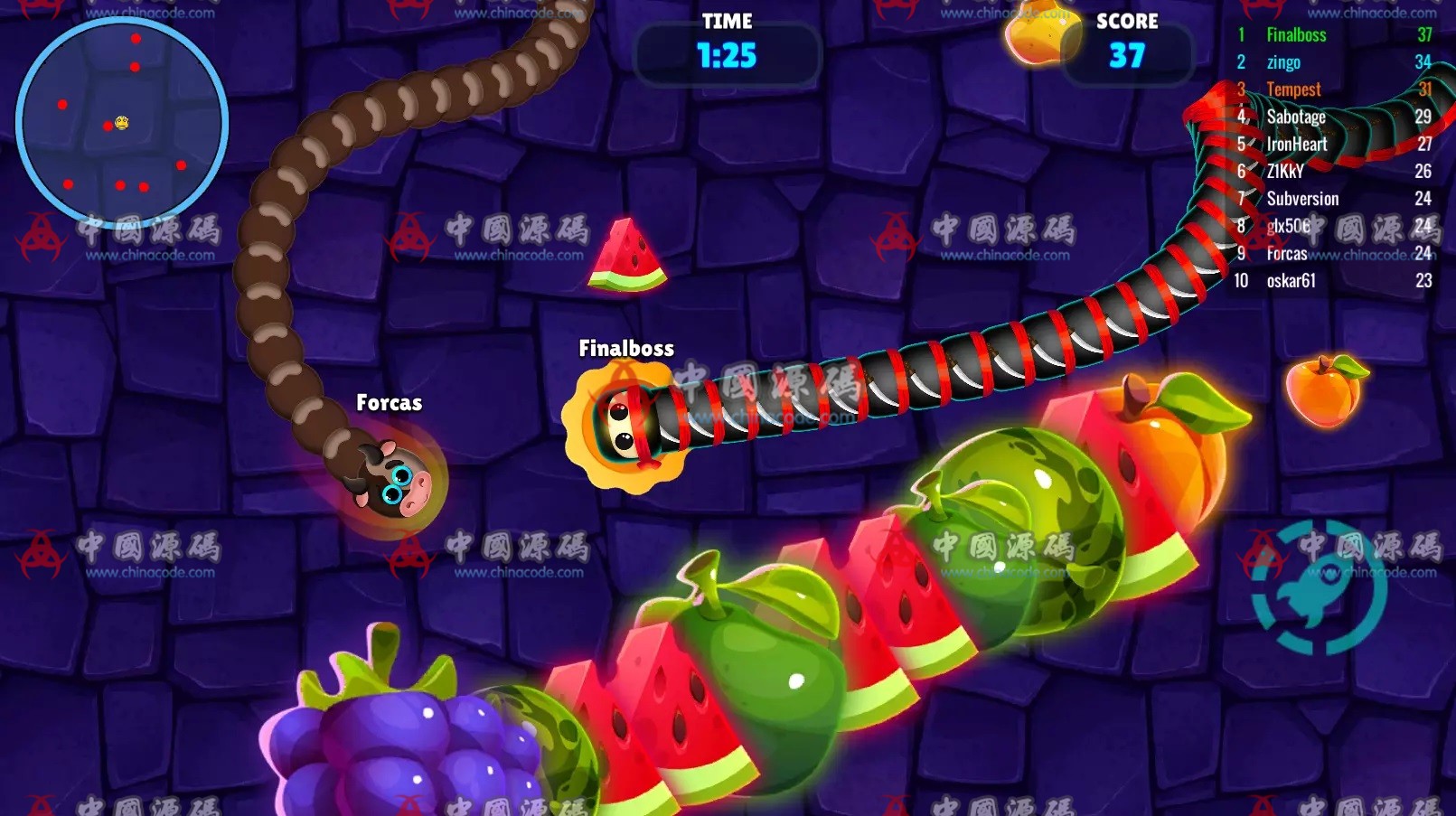1456x816 pixels.
Task: Click the SCORE value showing 37
Action: click(1126, 56)
